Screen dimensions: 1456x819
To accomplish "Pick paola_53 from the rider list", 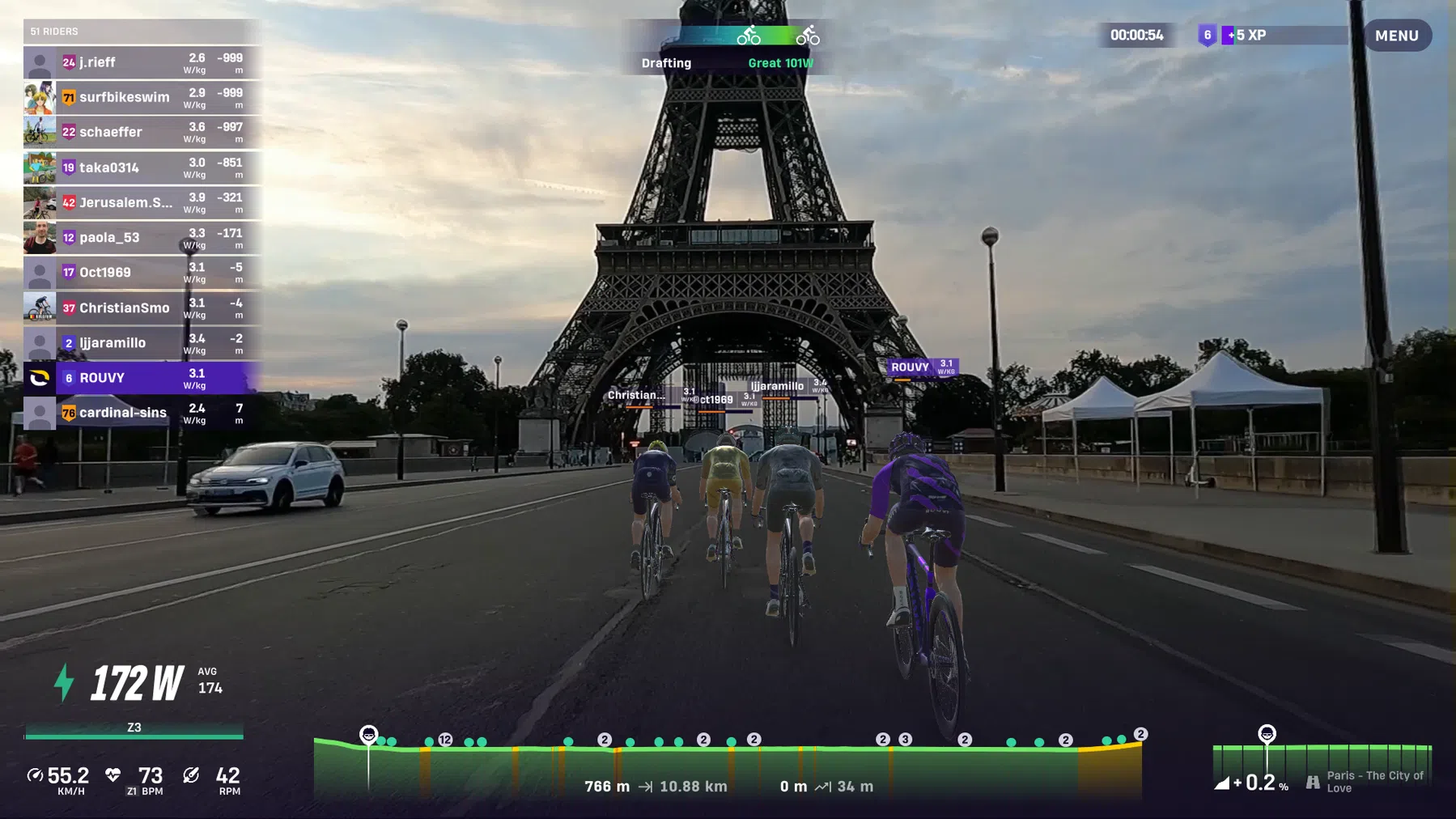I will pos(142,237).
